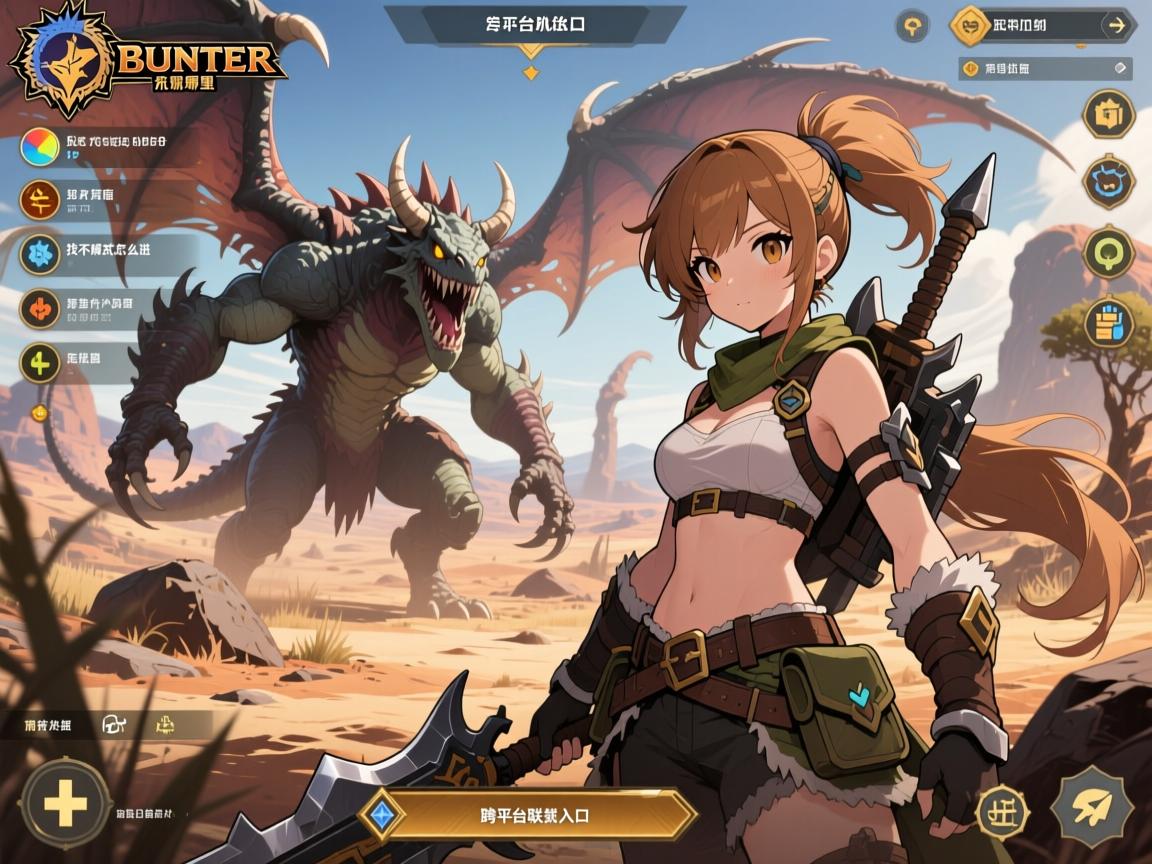The height and width of the screenshot is (864, 1152).
Task: Click the golden cross-platform entry button
Action: pos(540,814)
